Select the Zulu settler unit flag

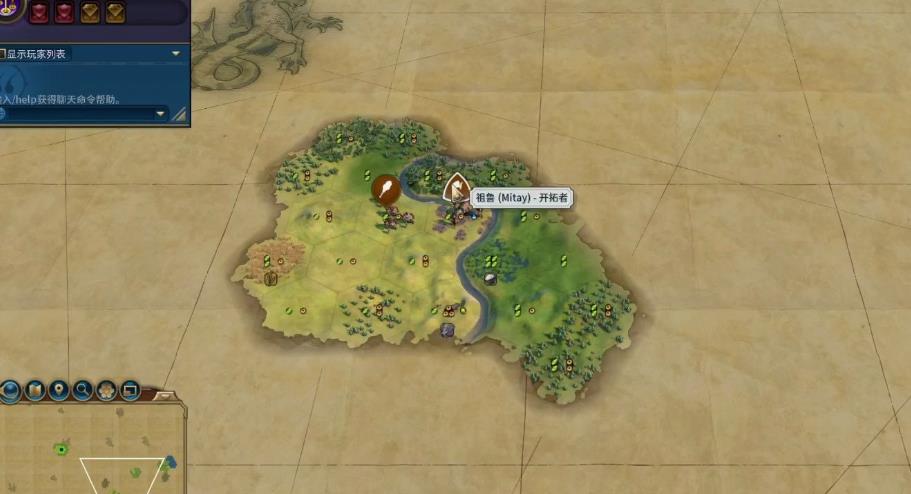tap(456, 186)
